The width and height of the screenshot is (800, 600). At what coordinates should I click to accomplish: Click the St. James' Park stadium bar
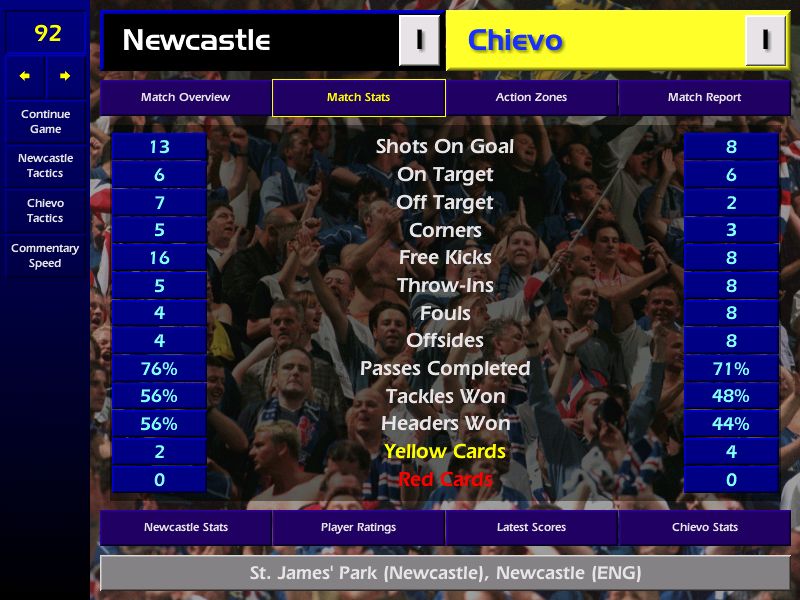(445, 574)
